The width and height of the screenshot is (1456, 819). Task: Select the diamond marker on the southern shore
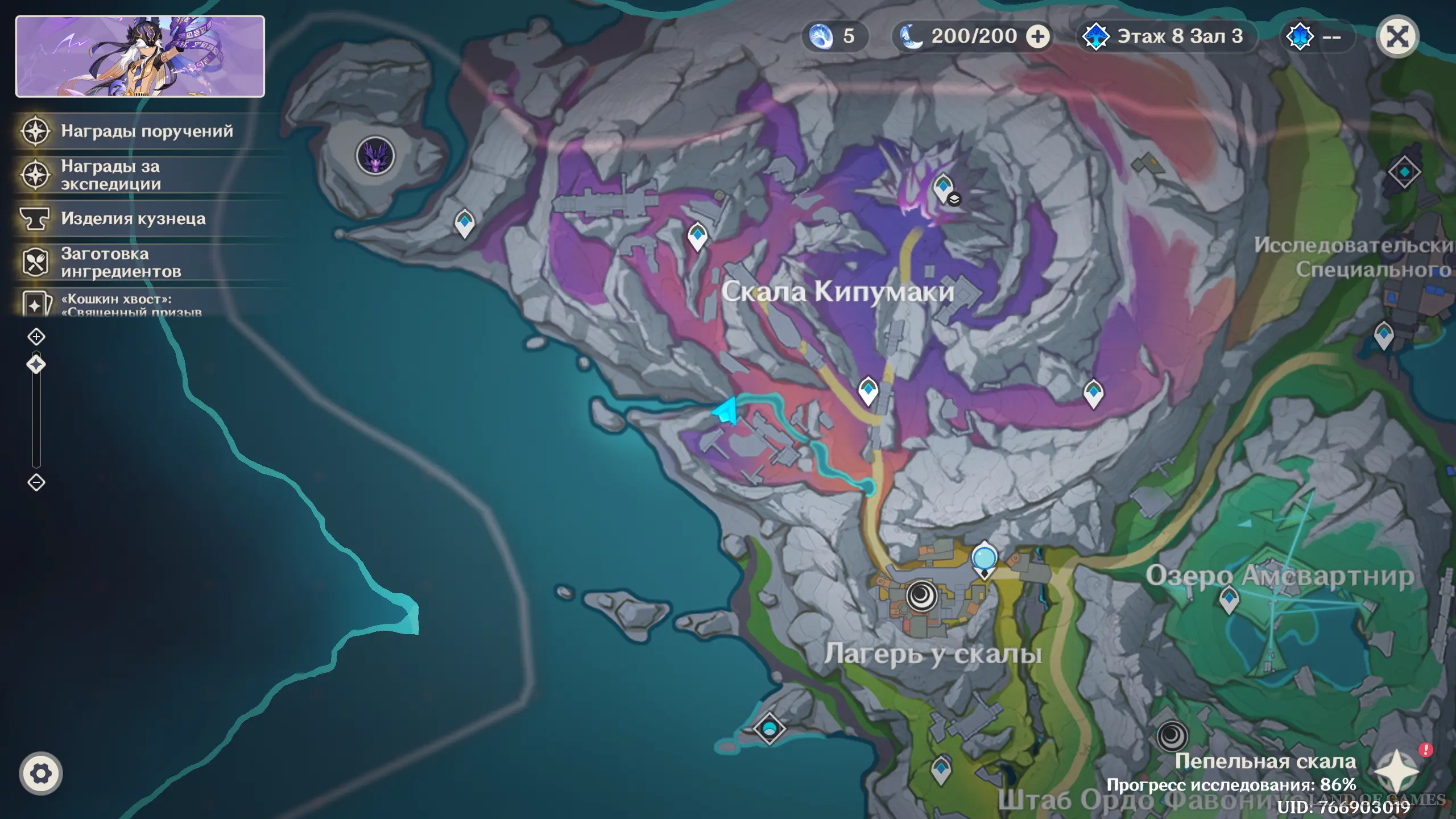pyautogui.click(x=769, y=728)
